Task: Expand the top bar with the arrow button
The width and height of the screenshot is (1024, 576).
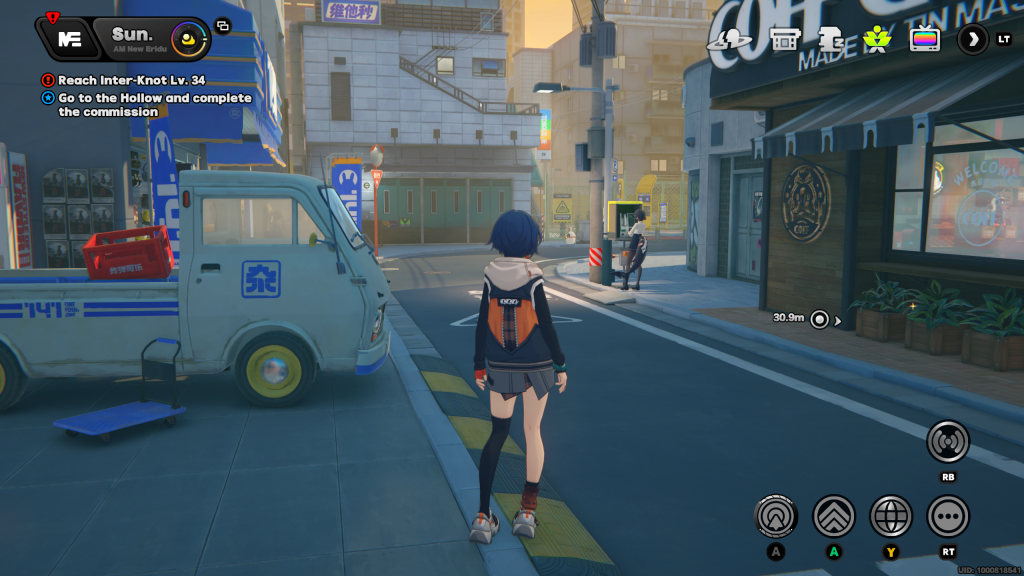Action: pyautogui.click(x=973, y=40)
